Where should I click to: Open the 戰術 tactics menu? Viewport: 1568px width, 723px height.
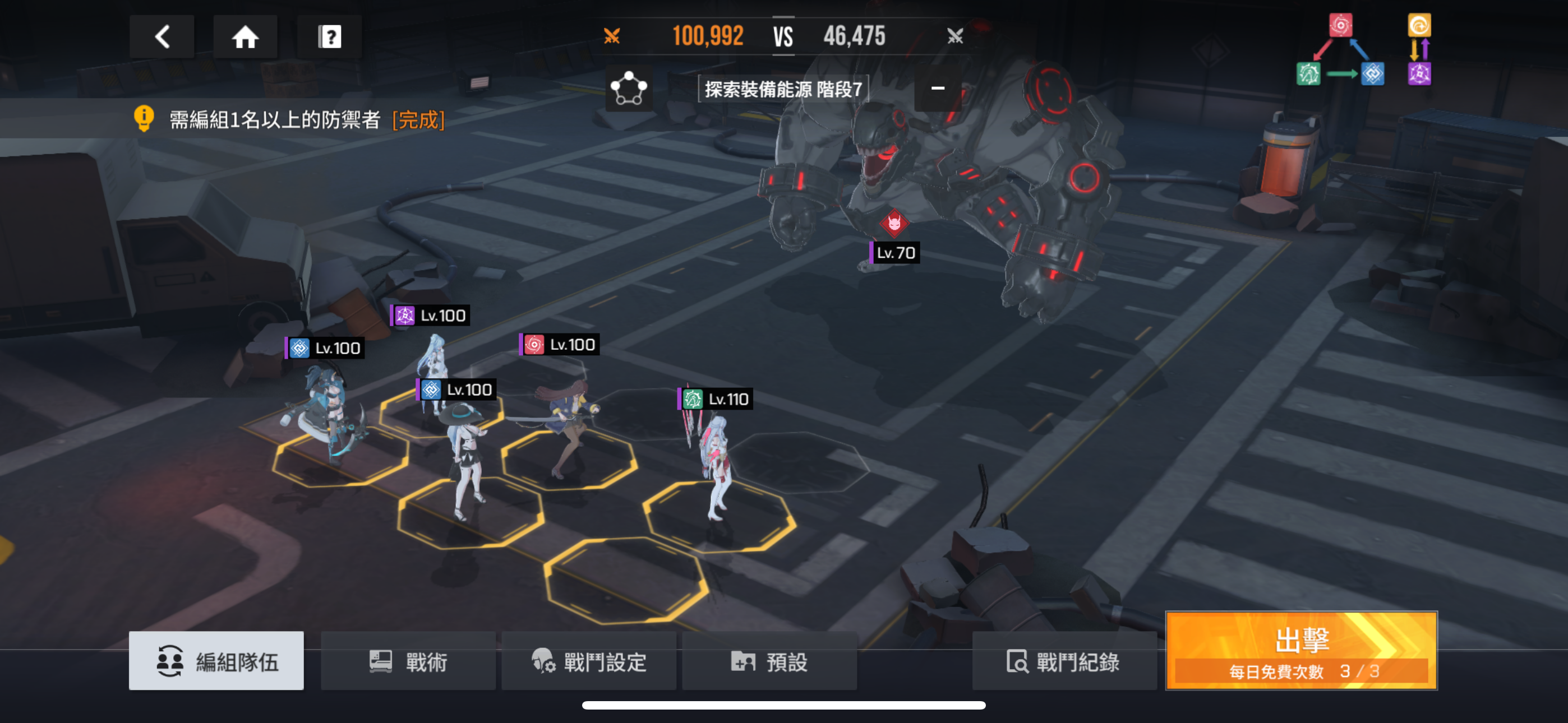408,660
